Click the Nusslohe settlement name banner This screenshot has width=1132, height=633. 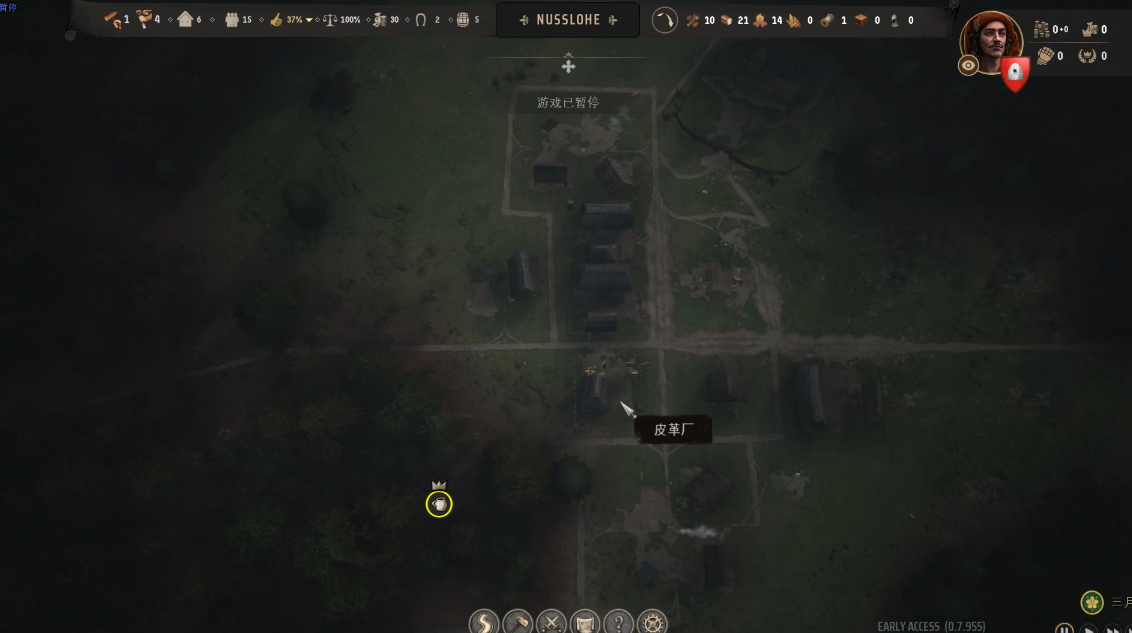569,20
